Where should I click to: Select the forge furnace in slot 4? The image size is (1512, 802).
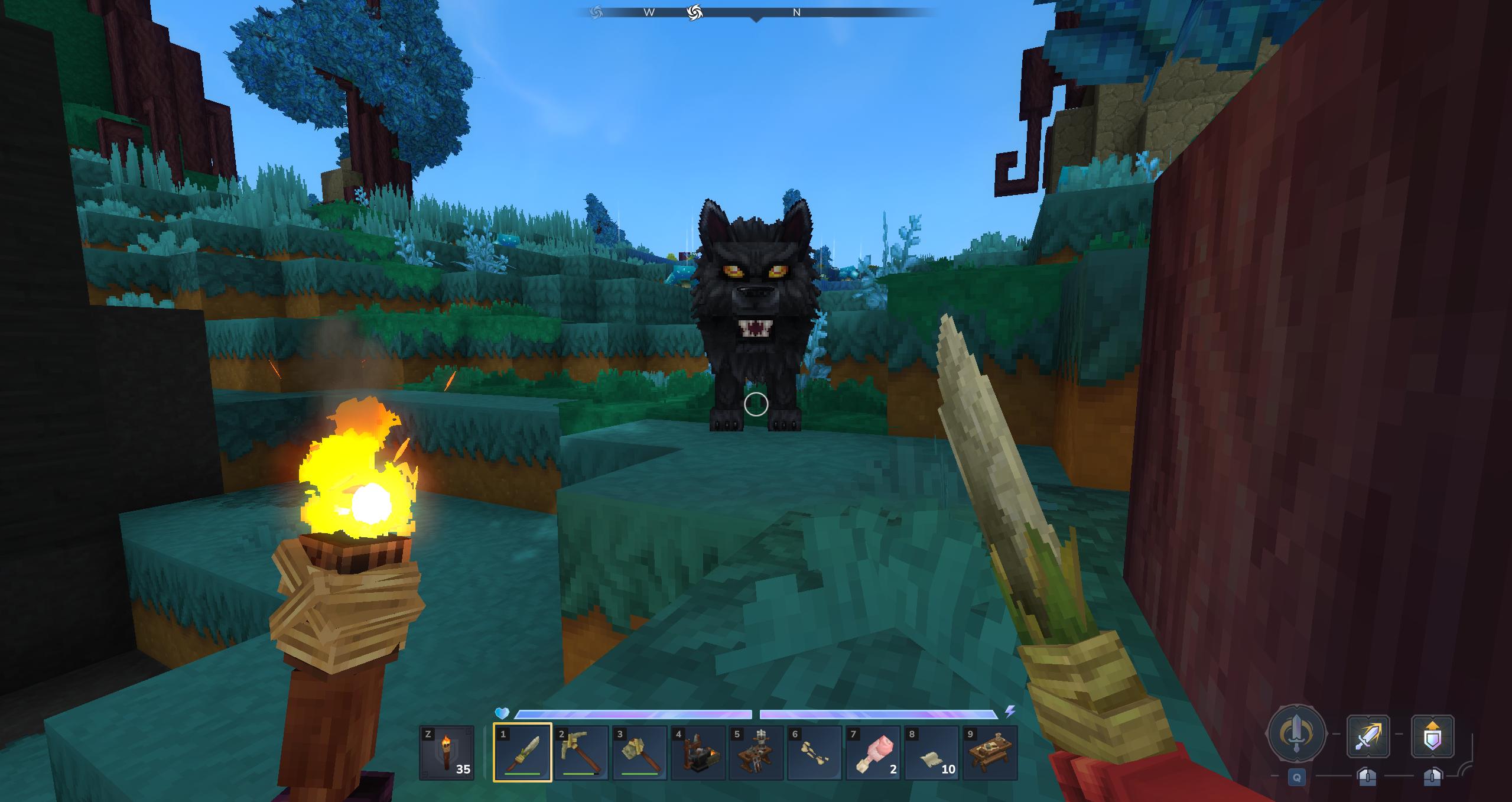[x=698, y=752]
